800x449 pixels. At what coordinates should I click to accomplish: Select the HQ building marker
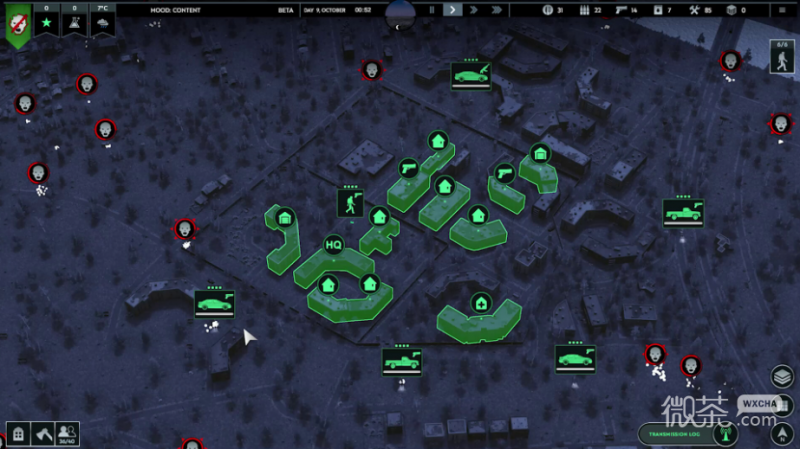[333, 245]
